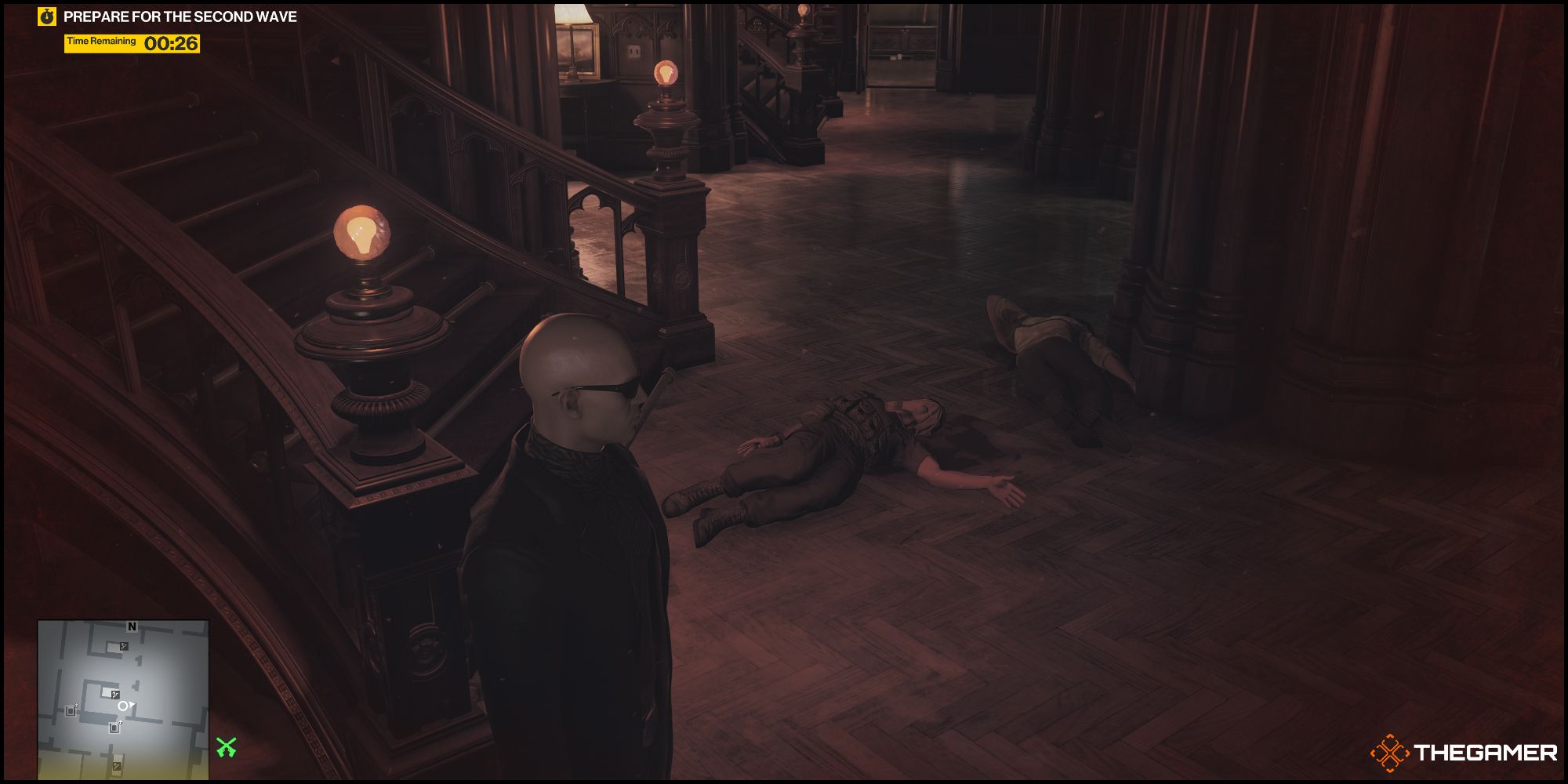This screenshot has height=784, width=1568.
Task: Select the green crossed-pistols combat indicator
Action: pyautogui.click(x=225, y=746)
